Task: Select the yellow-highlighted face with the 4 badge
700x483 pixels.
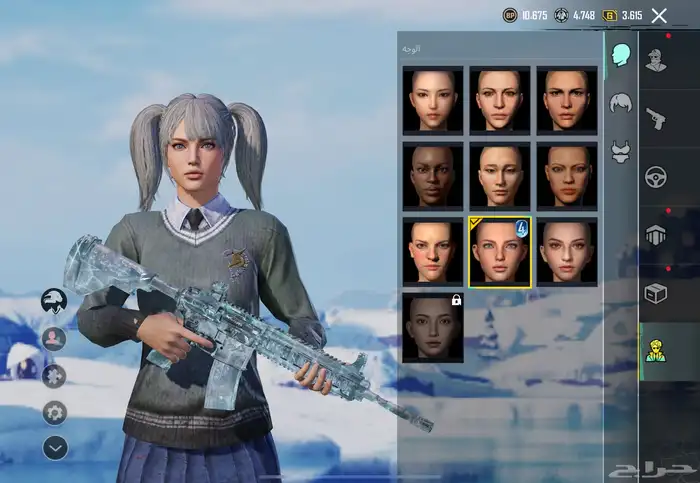Action: (x=500, y=251)
